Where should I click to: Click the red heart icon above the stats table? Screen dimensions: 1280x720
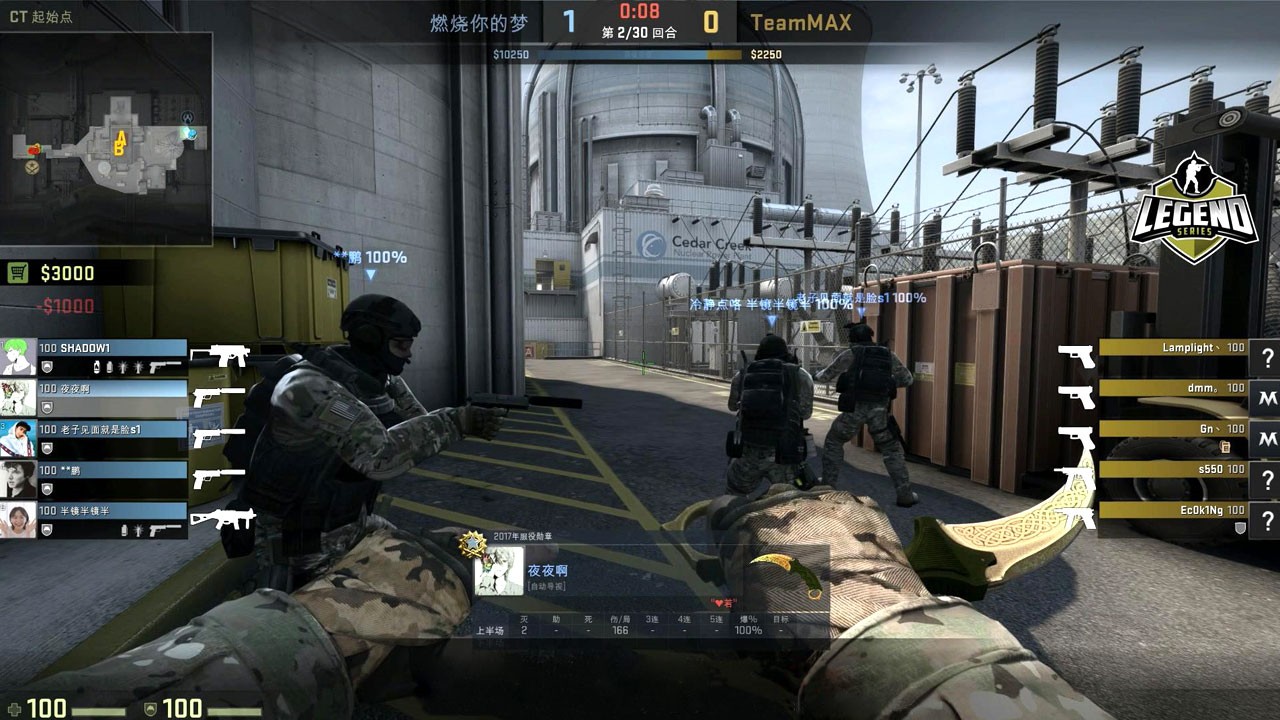[x=720, y=602]
